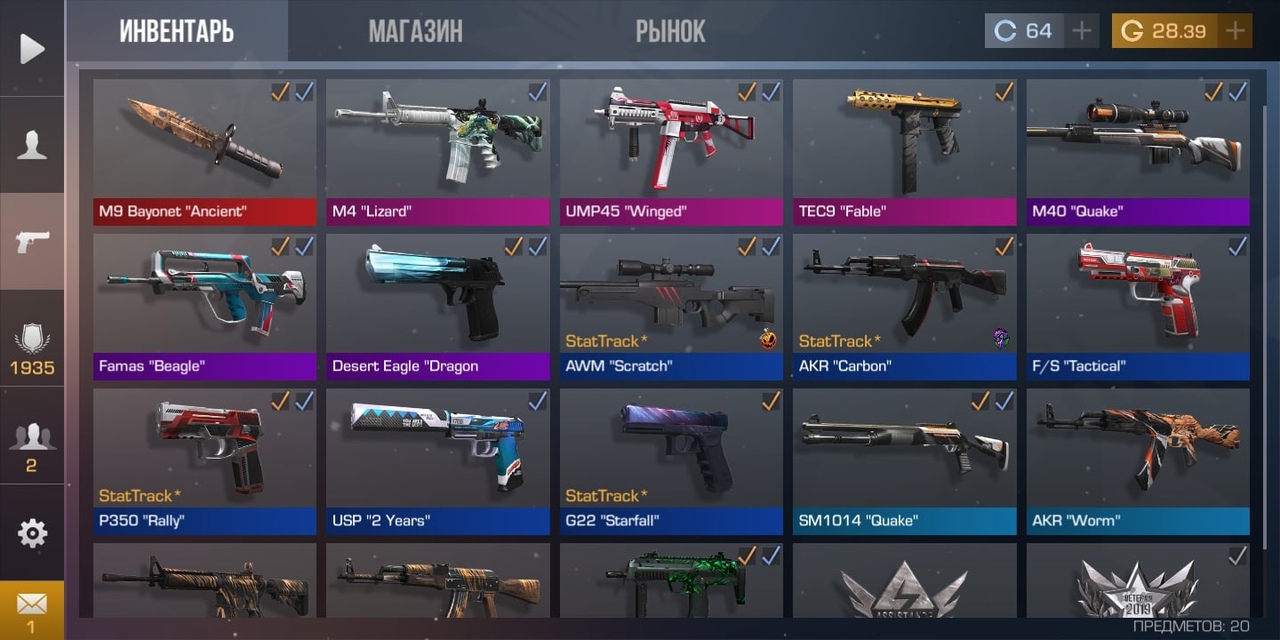Image resolution: width=1280 pixels, height=640 pixels.
Task: Open the AWM "Scratch" StatTrack item
Action: [x=671, y=305]
